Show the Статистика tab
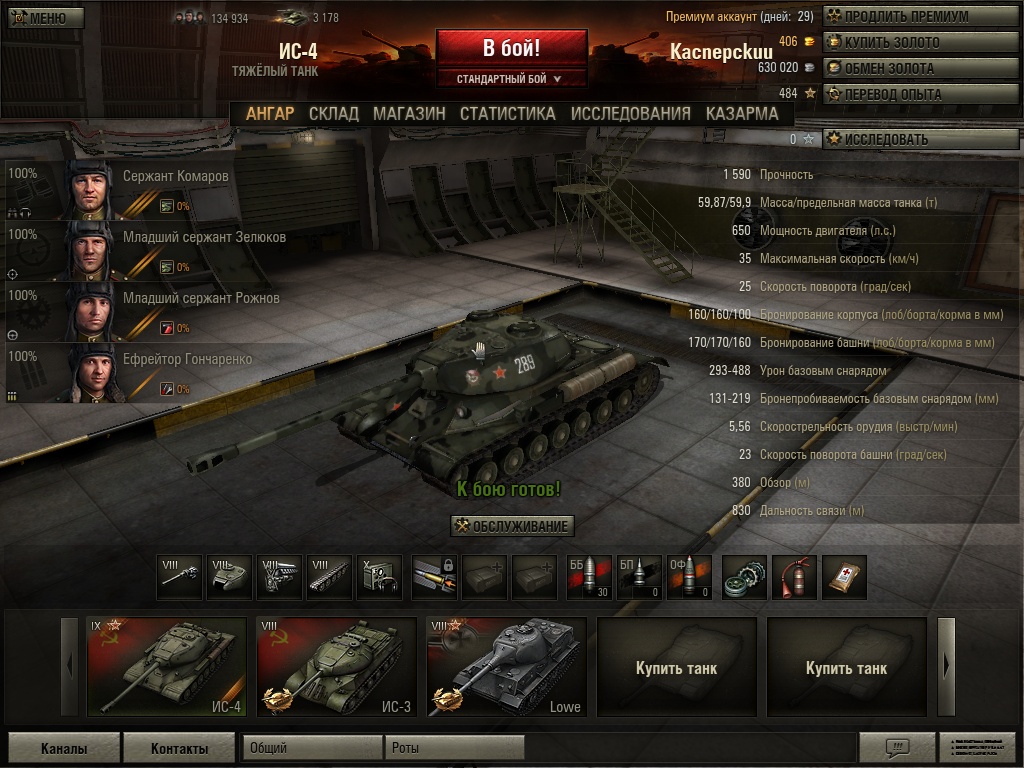This screenshot has width=1024, height=768. tap(507, 113)
